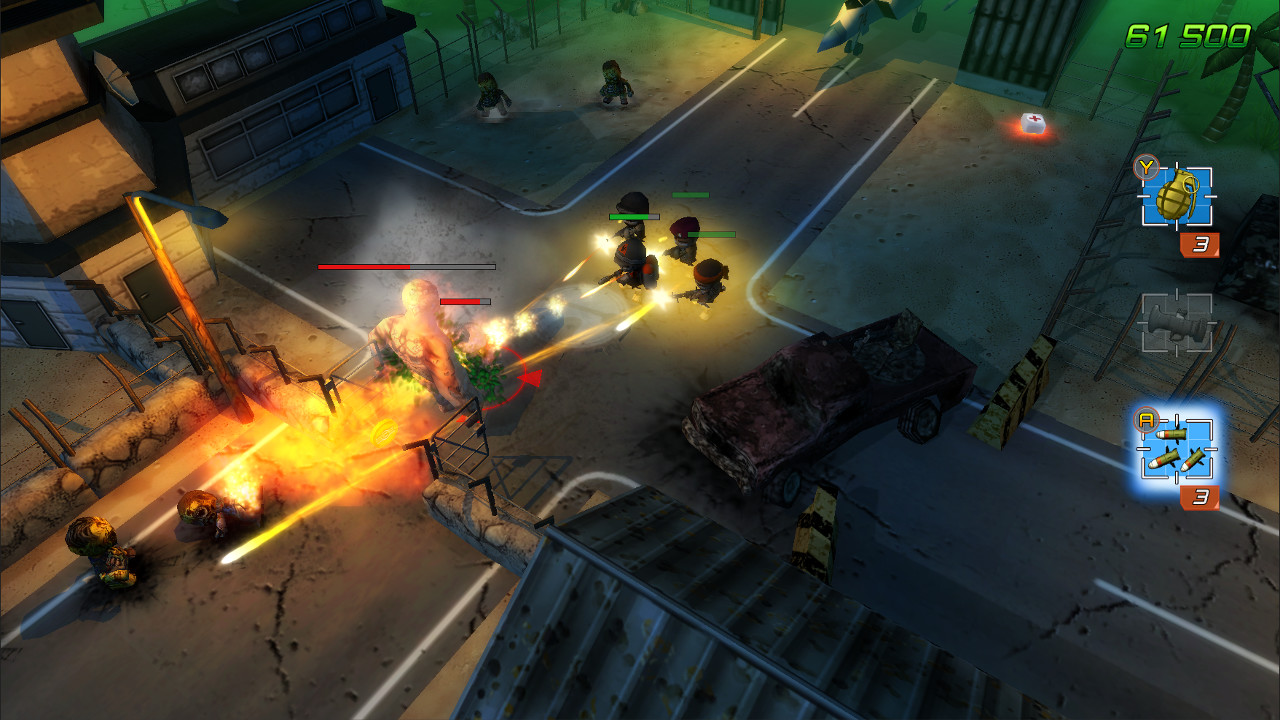Click the health kit pickup on the road

tap(1032, 122)
